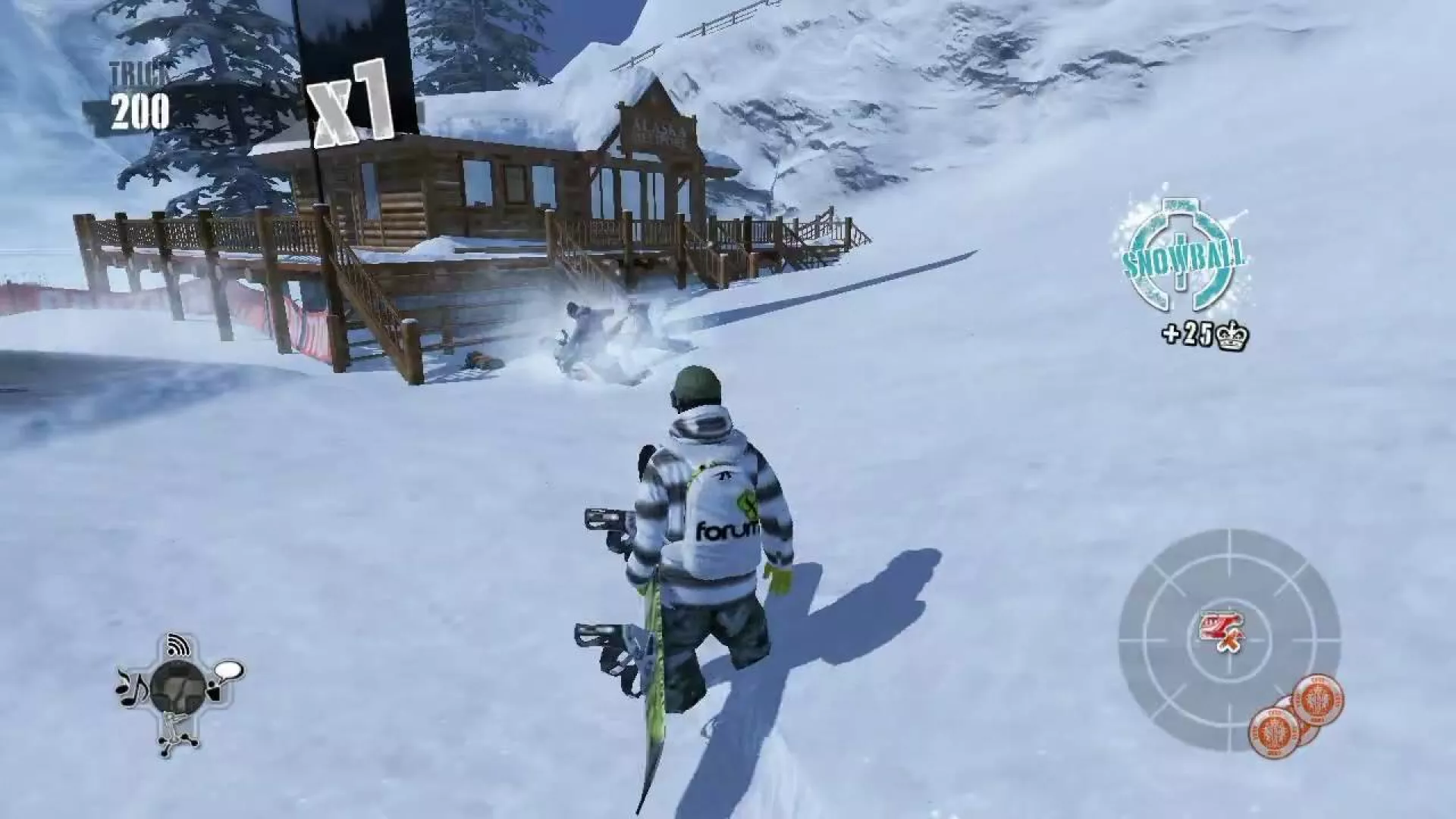Open the speech bubble chat option

pos(227,672)
